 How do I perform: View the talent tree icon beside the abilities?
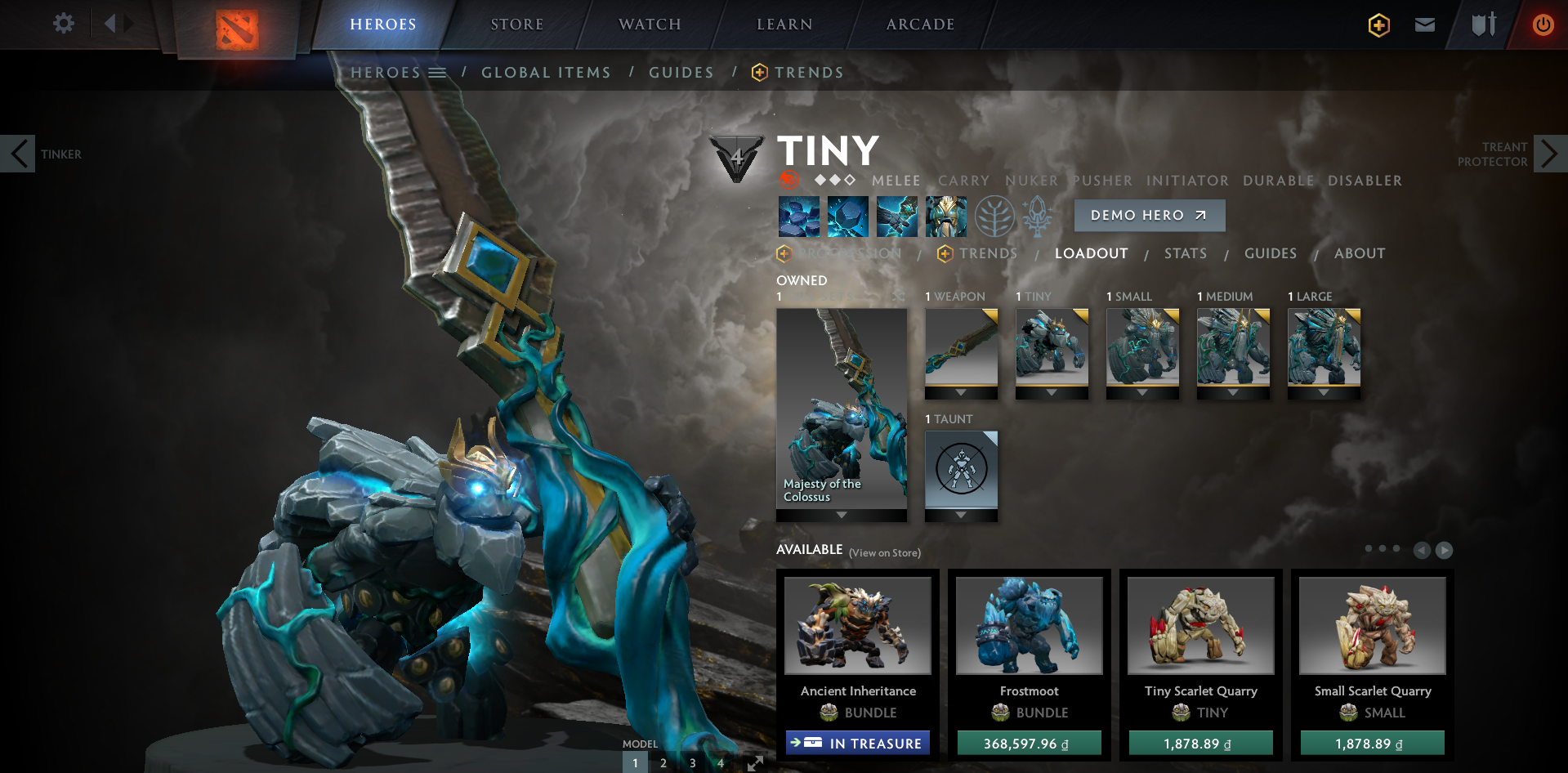(995, 216)
